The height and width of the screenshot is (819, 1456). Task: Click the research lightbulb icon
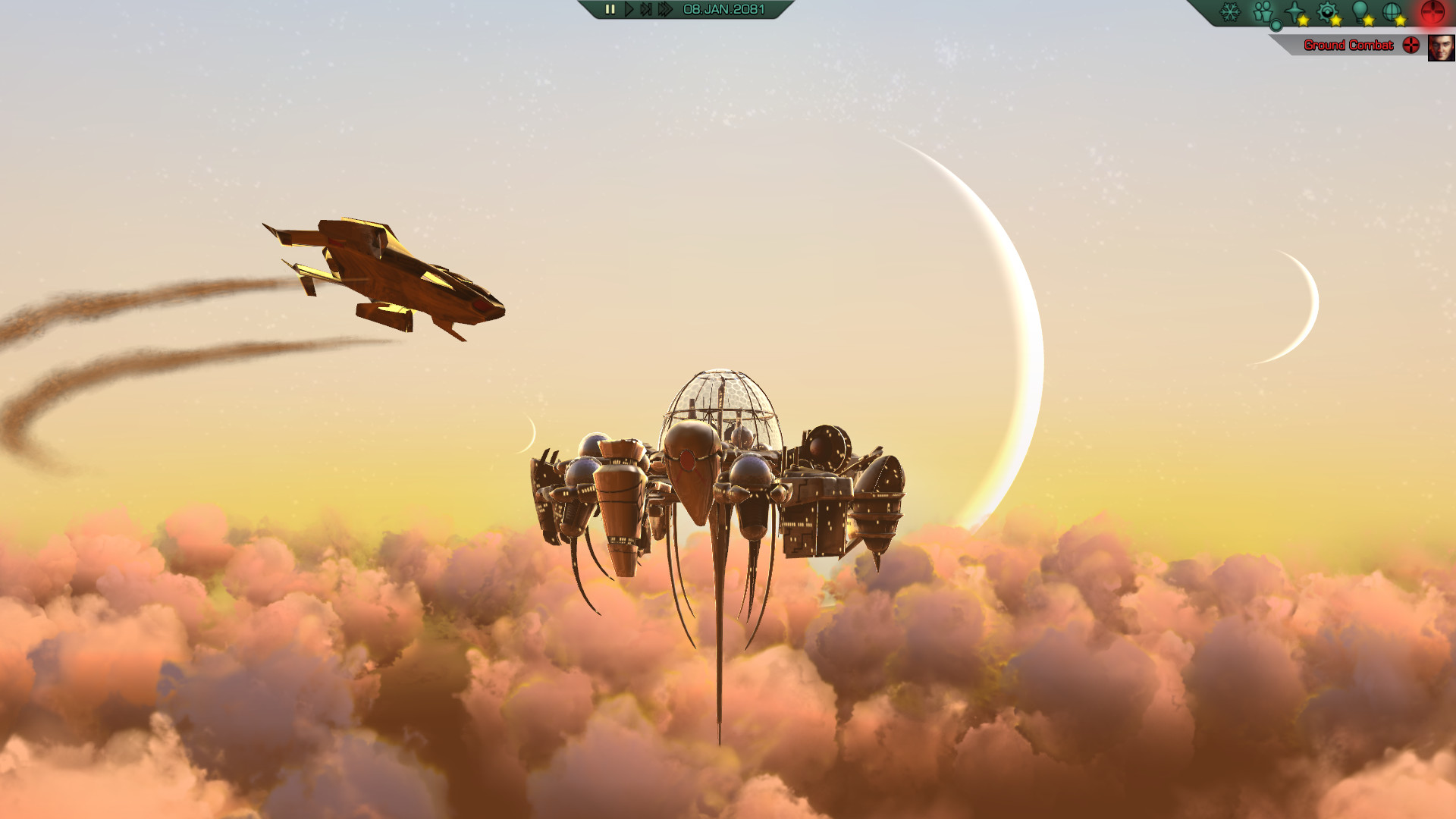coord(1358,10)
